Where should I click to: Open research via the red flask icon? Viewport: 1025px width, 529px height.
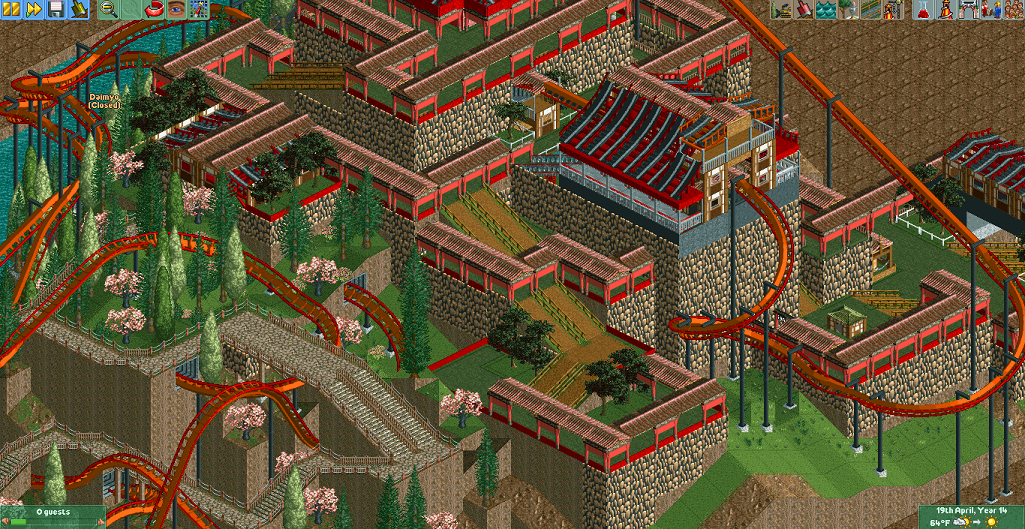point(924,9)
